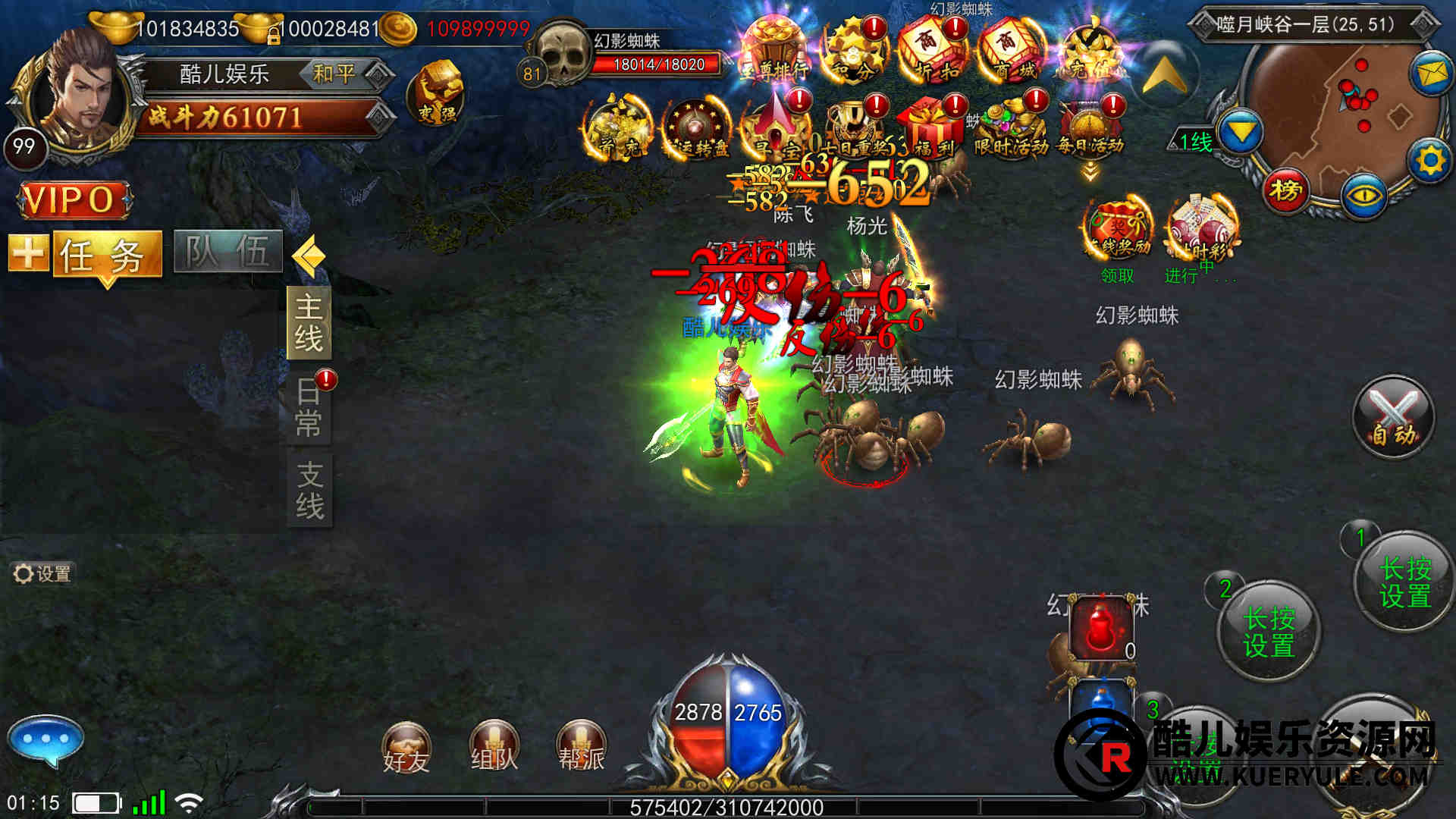Click the mail envelope icon

point(1429,74)
